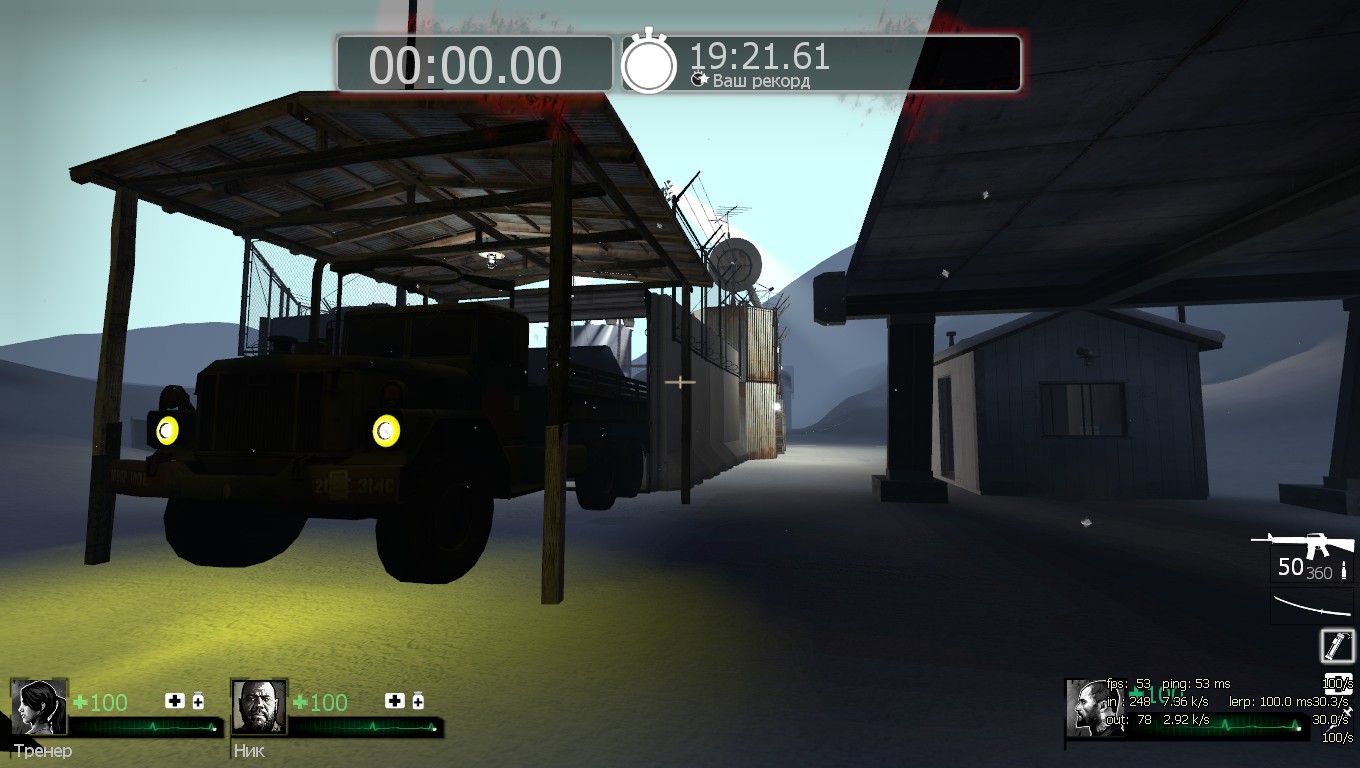Click Тренер's pain pills bottle icon
Viewport: 1360px width, 768px height.
[x=198, y=701]
